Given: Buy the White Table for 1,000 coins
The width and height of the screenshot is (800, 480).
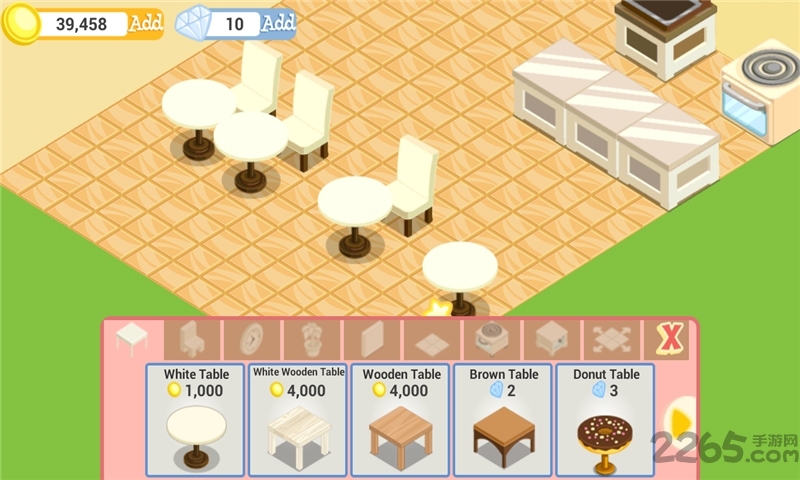Looking at the screenshot, I should click(195, 420).
